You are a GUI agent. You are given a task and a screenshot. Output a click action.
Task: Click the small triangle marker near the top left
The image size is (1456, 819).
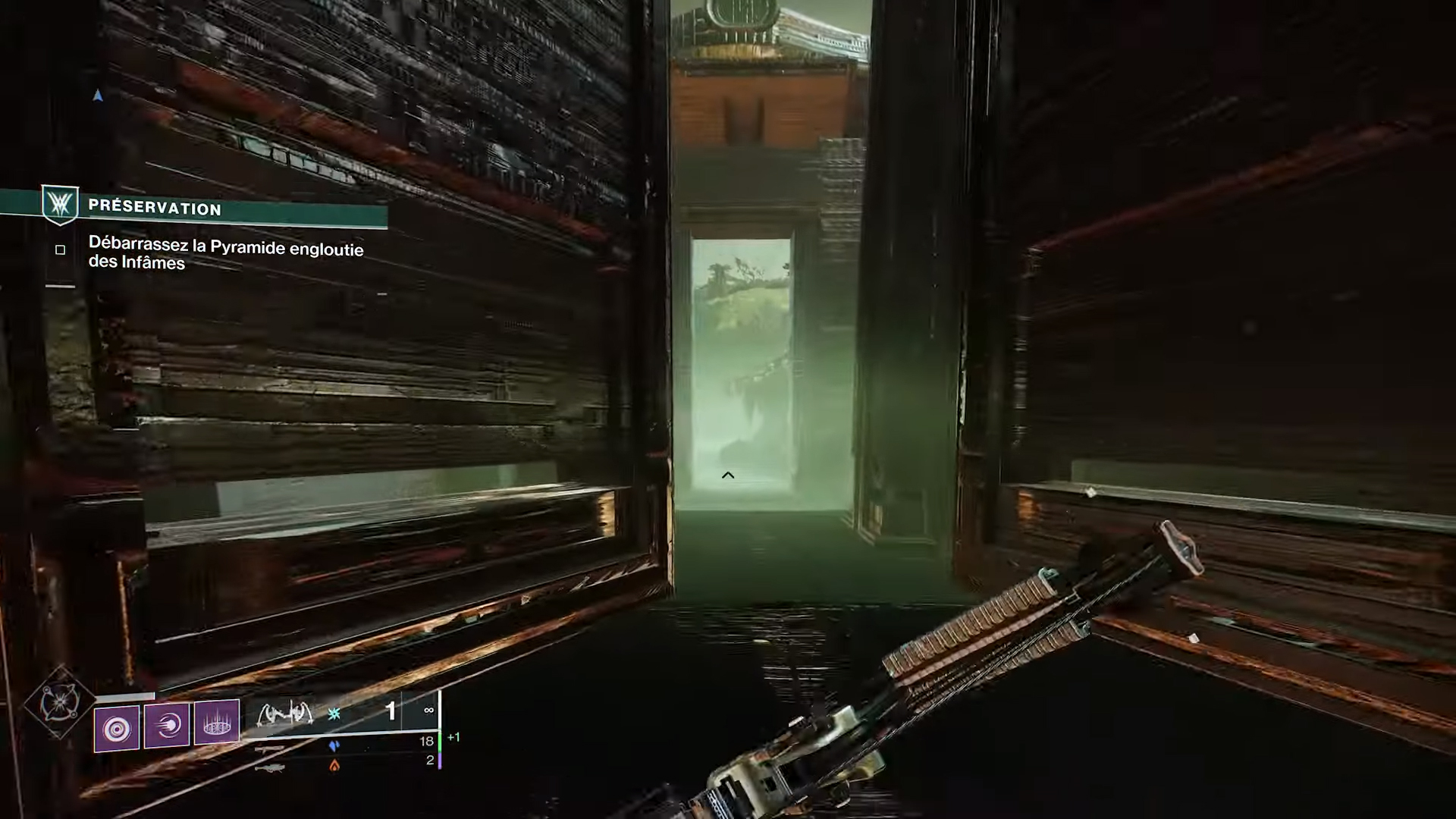coord(98,95)
